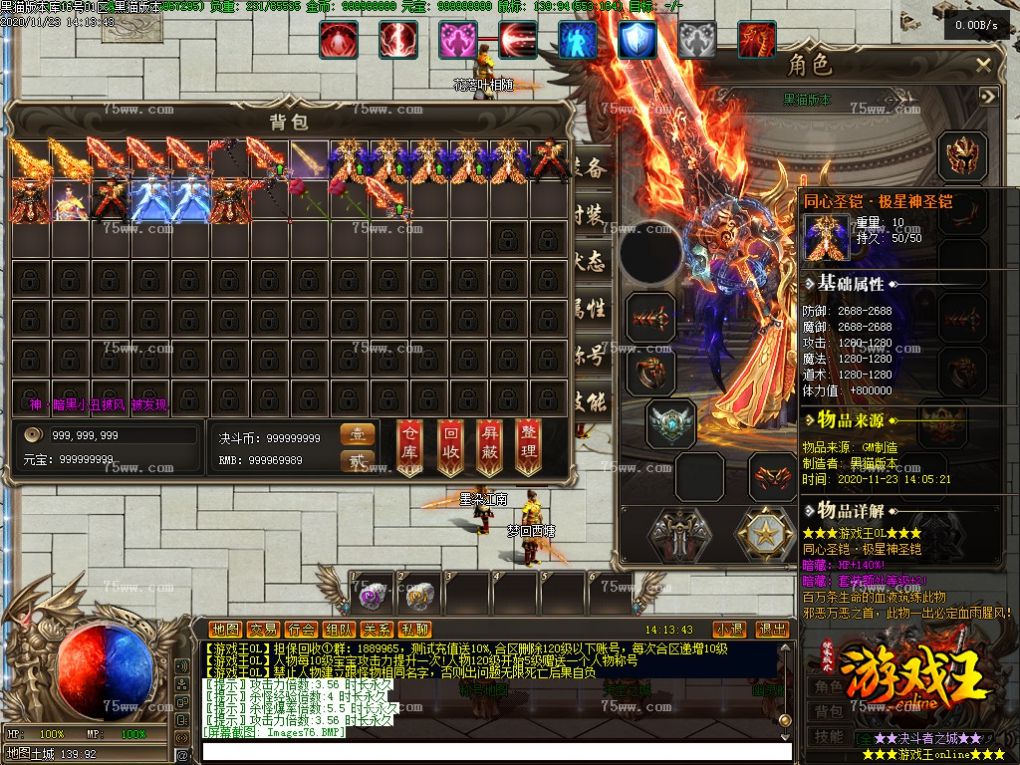Screen dimensions: 1020x765
Task: Click the 回收 recycle banner button
Action: 450,446
